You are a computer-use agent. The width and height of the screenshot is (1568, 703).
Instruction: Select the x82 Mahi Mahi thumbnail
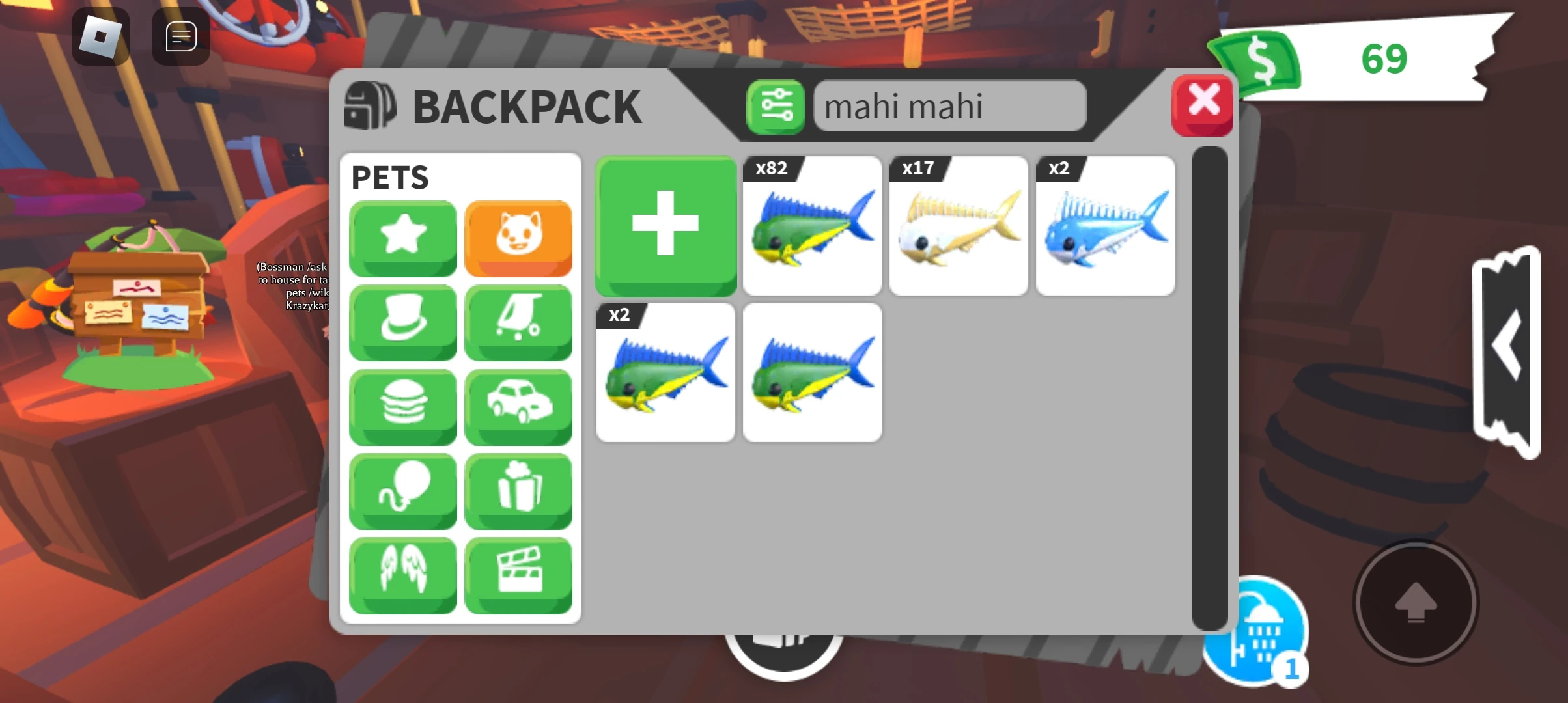point(812,226)
